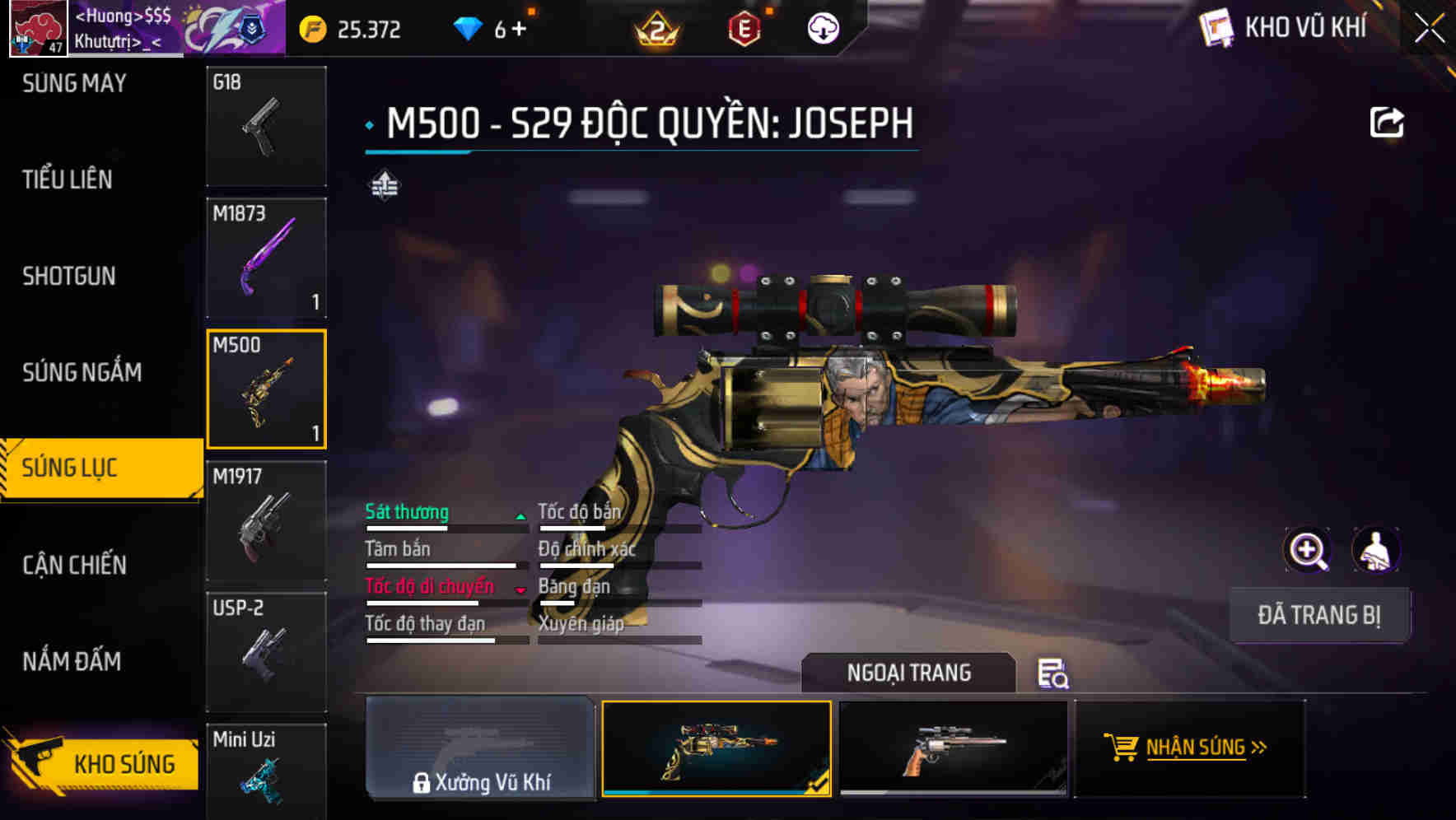Screen dimensions: 1456x820
Task: Select the M1873 weapon thumbnail
Action: (x=266, y=258)
